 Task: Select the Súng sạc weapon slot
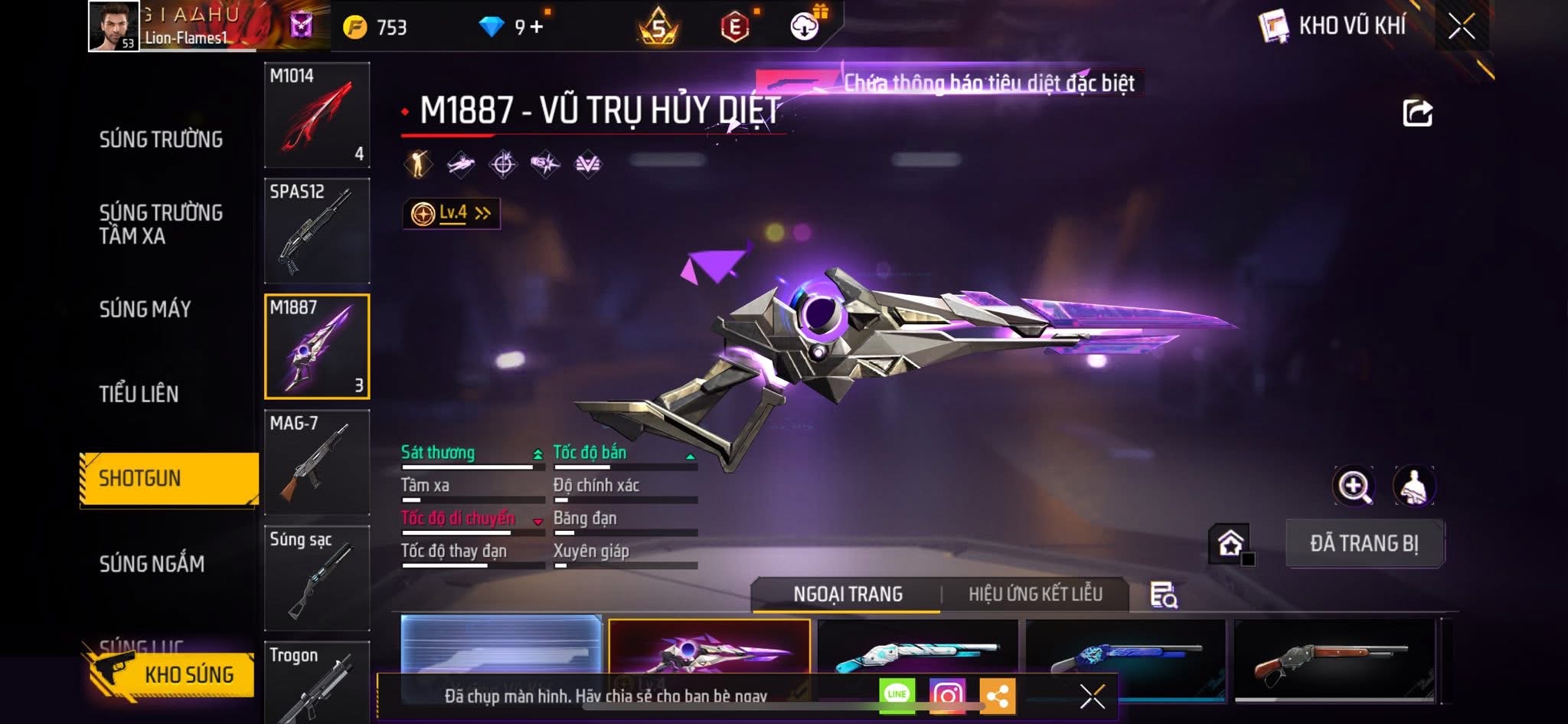click(x=317, y=578)
